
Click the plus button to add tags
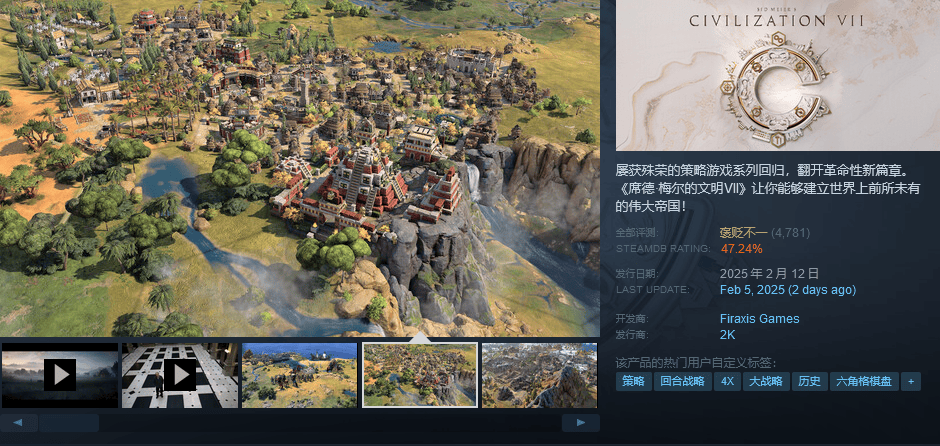point(910,381)
